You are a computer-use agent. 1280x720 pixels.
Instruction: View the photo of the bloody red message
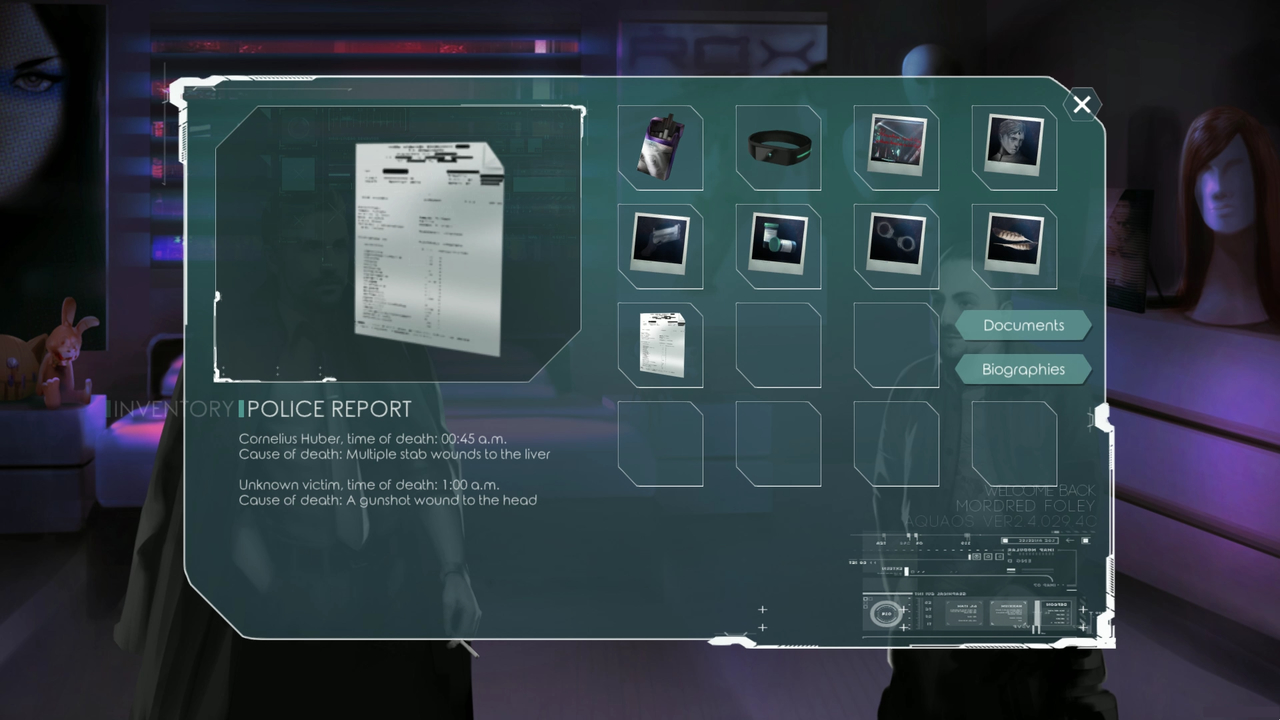point(896,148)
